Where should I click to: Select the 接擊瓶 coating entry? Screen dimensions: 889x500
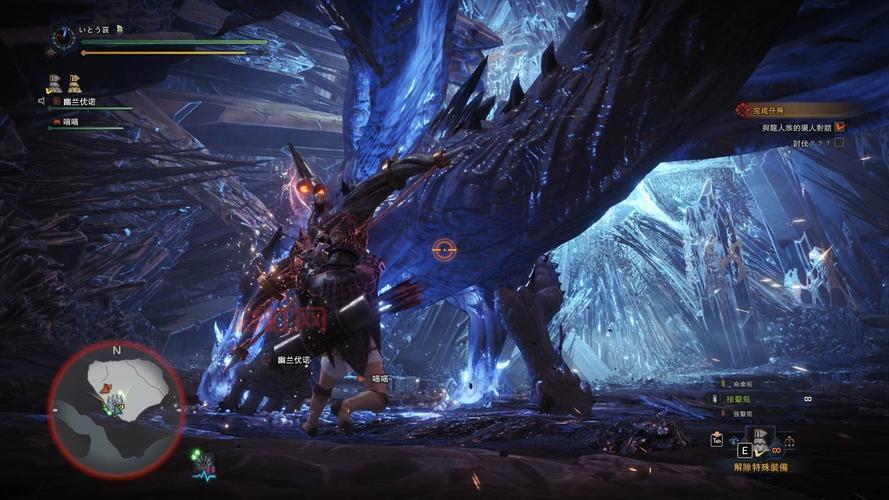740,398
